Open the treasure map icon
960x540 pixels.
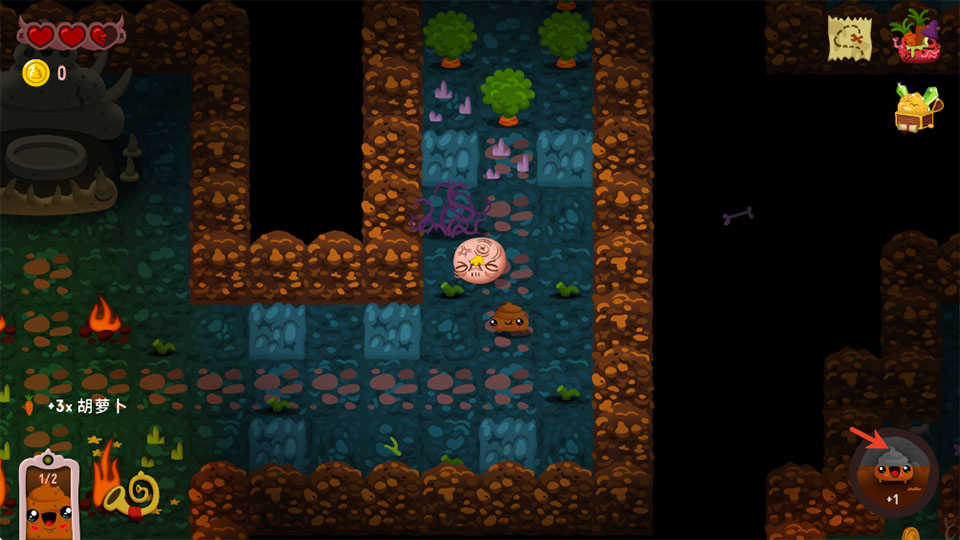(849, 38)
